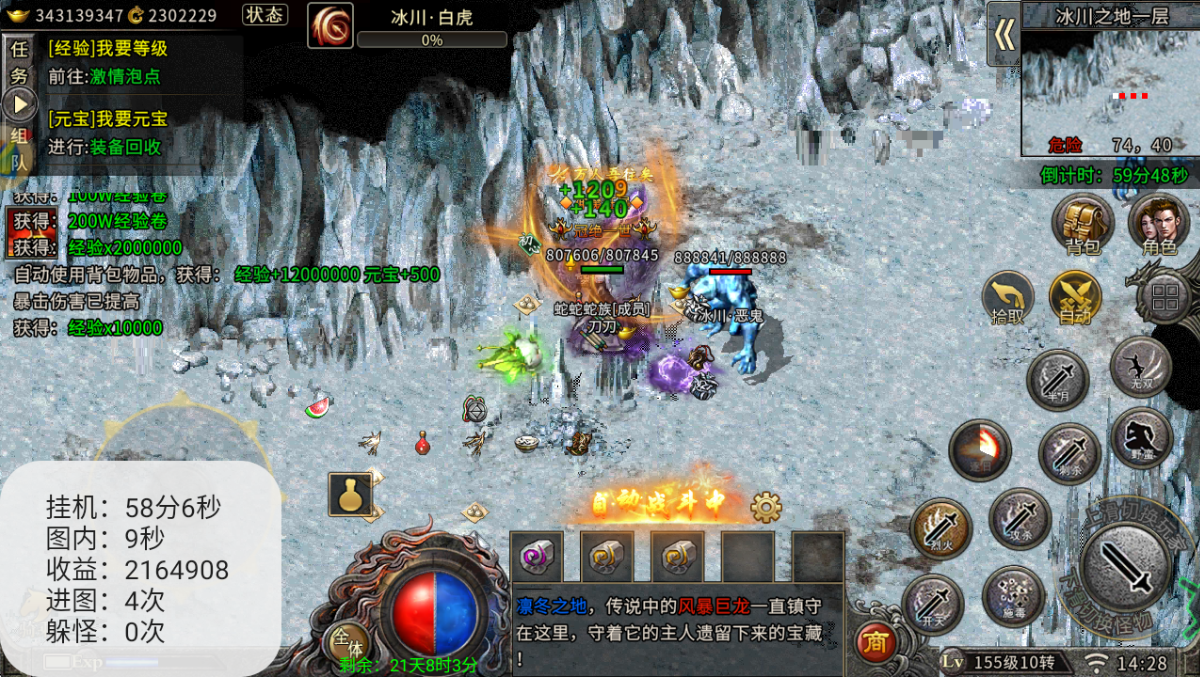This screenshot has width=1200, height=677.
Task: Hit the large sword basic attack button
Action: pos(1127,567)
